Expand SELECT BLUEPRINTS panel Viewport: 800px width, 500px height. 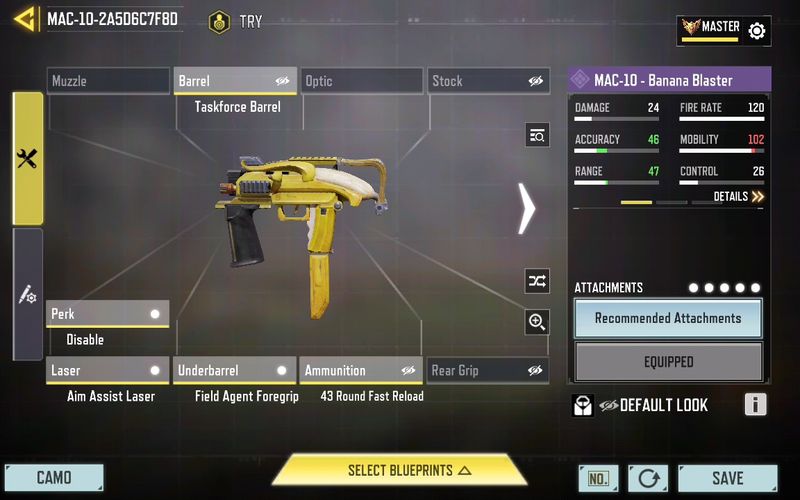[400, 470]
